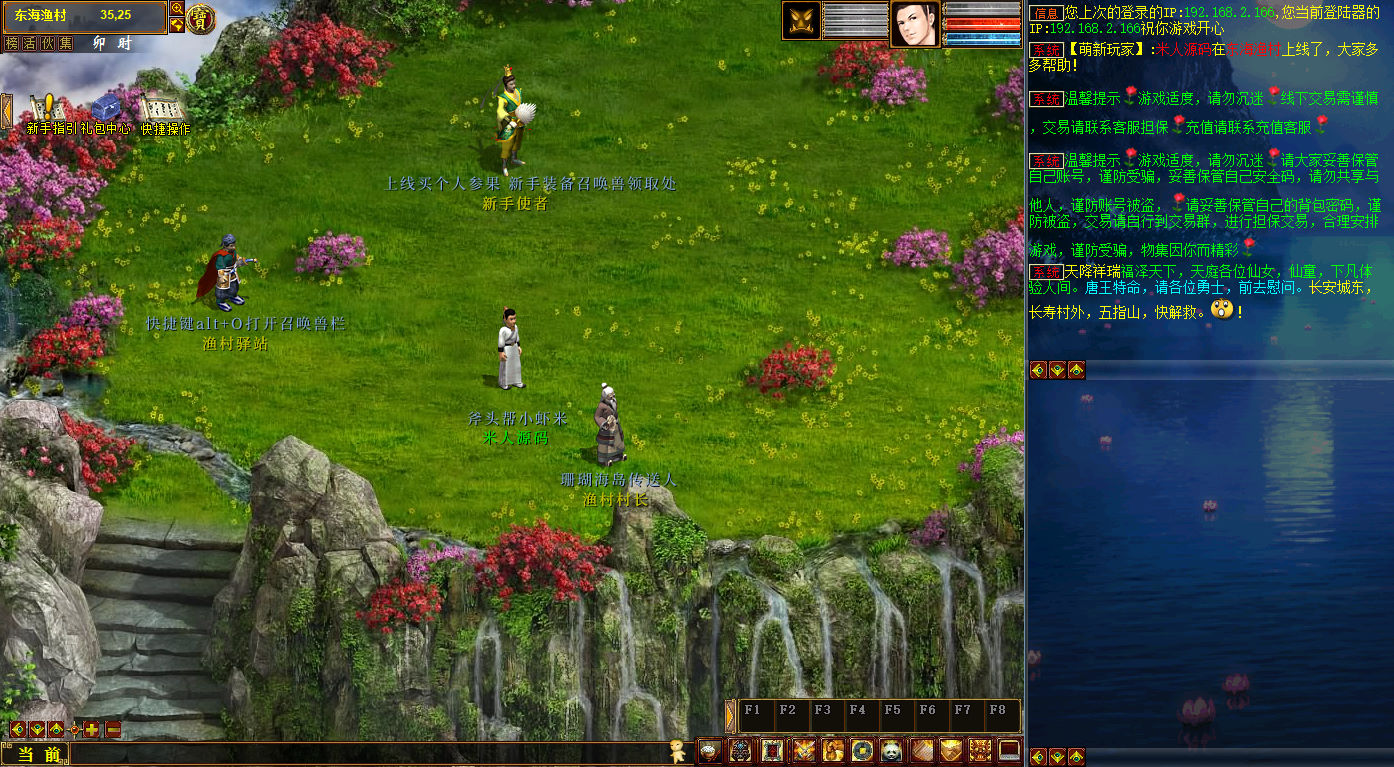
Task: Select the summoned pet portrait icon
Action: click(x=801, y=21)
